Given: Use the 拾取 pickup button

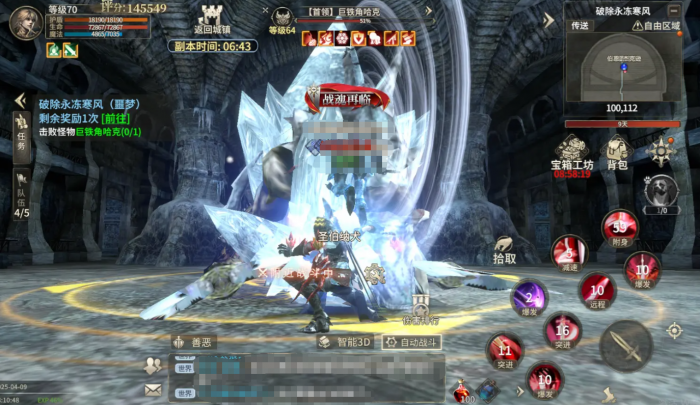Looking at the screenshot, I should pyautogui.click(x=505, y=248).
